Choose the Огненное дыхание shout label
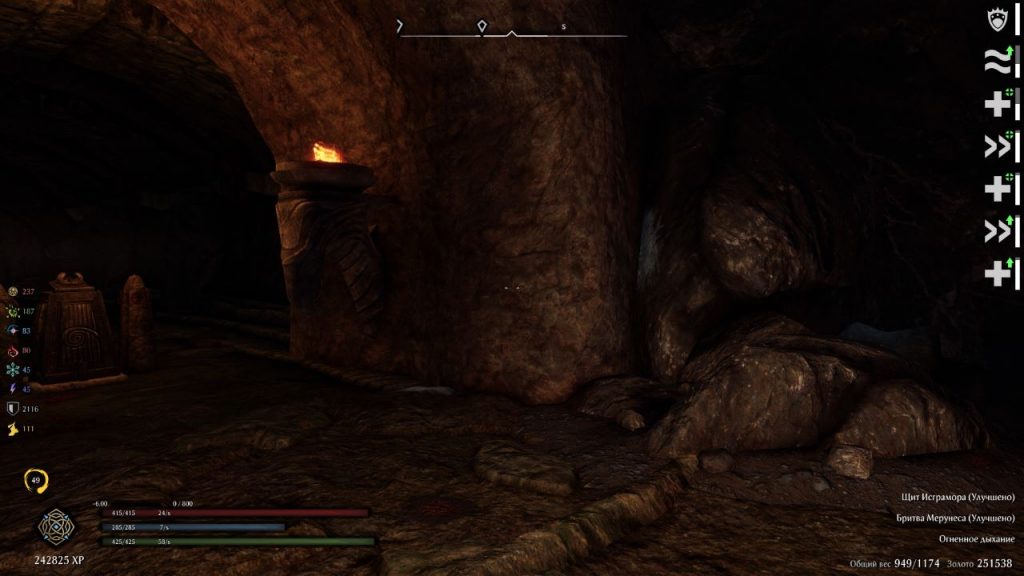Screen dimensions: 1024x576 tap(976, 539)
